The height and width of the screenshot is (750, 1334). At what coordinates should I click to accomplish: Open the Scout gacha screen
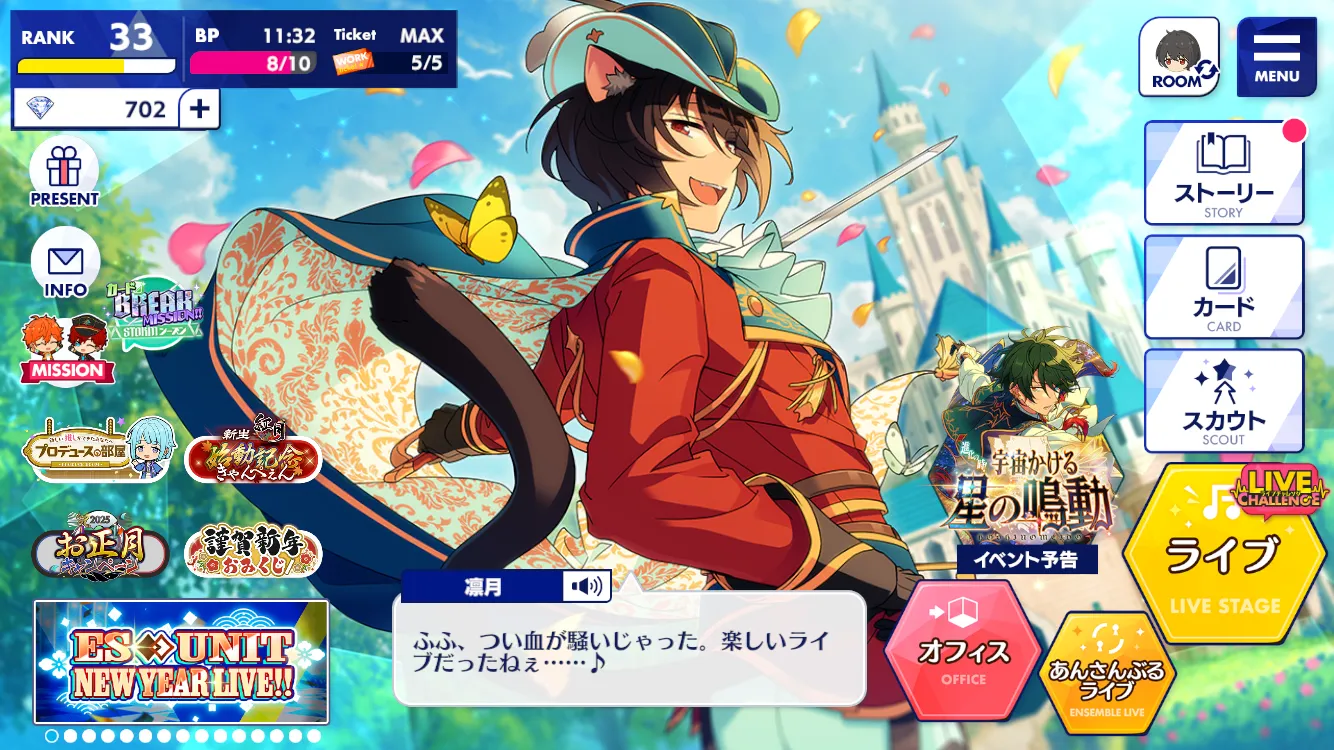(1223, 401)
